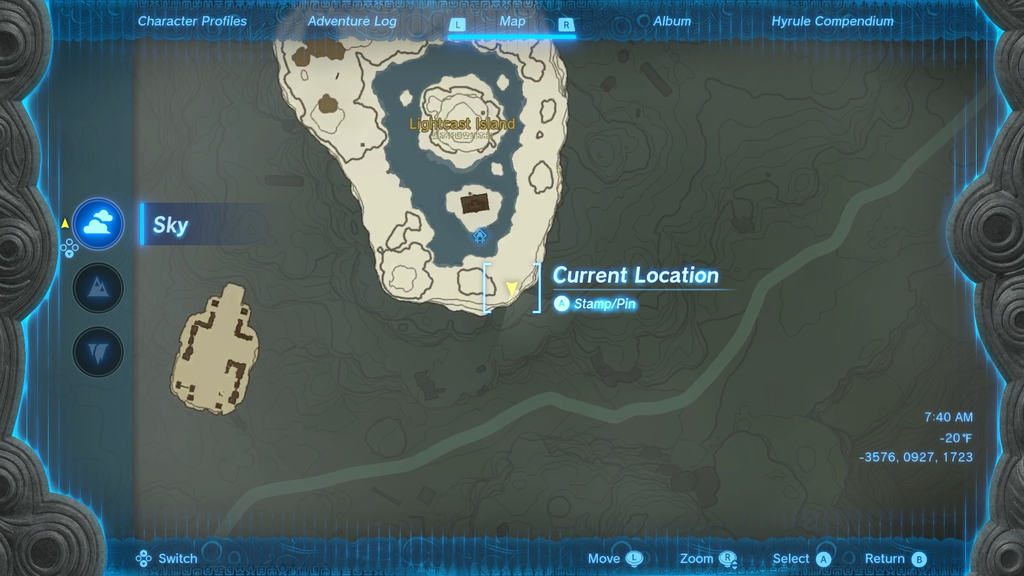Click the yellow Current Location marker
The height and width of the screenshot is (576, 1024).
coord(512,289)
